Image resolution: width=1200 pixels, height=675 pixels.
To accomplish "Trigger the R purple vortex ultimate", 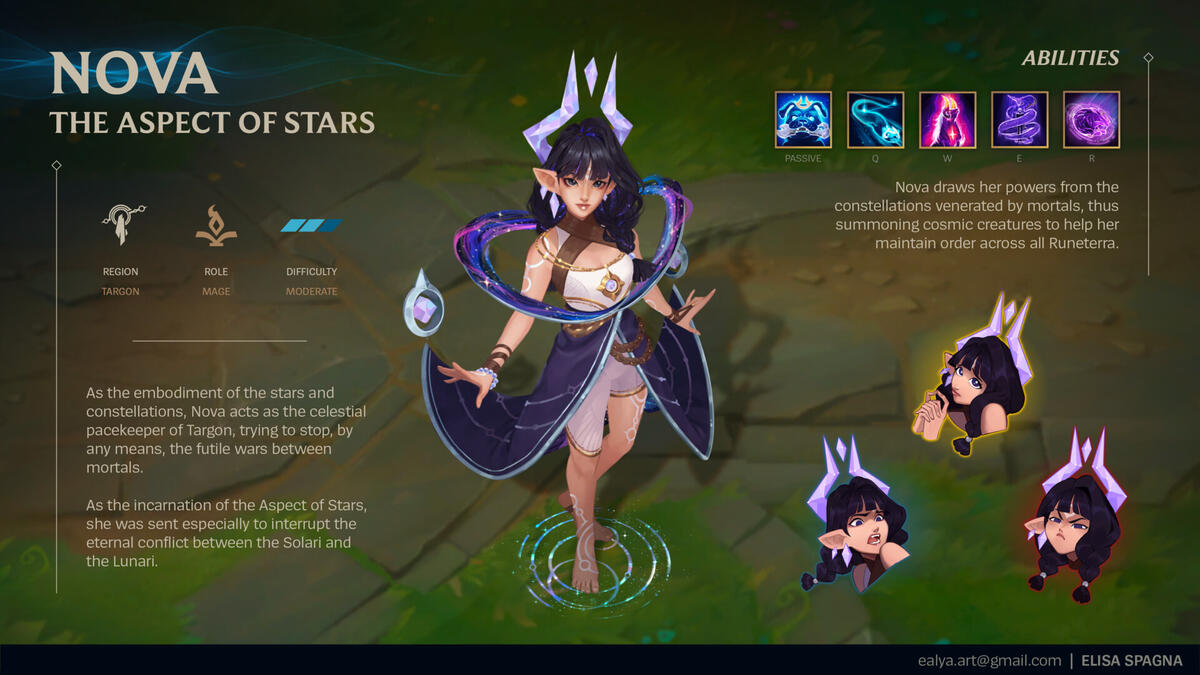I will click(1091, 120).
